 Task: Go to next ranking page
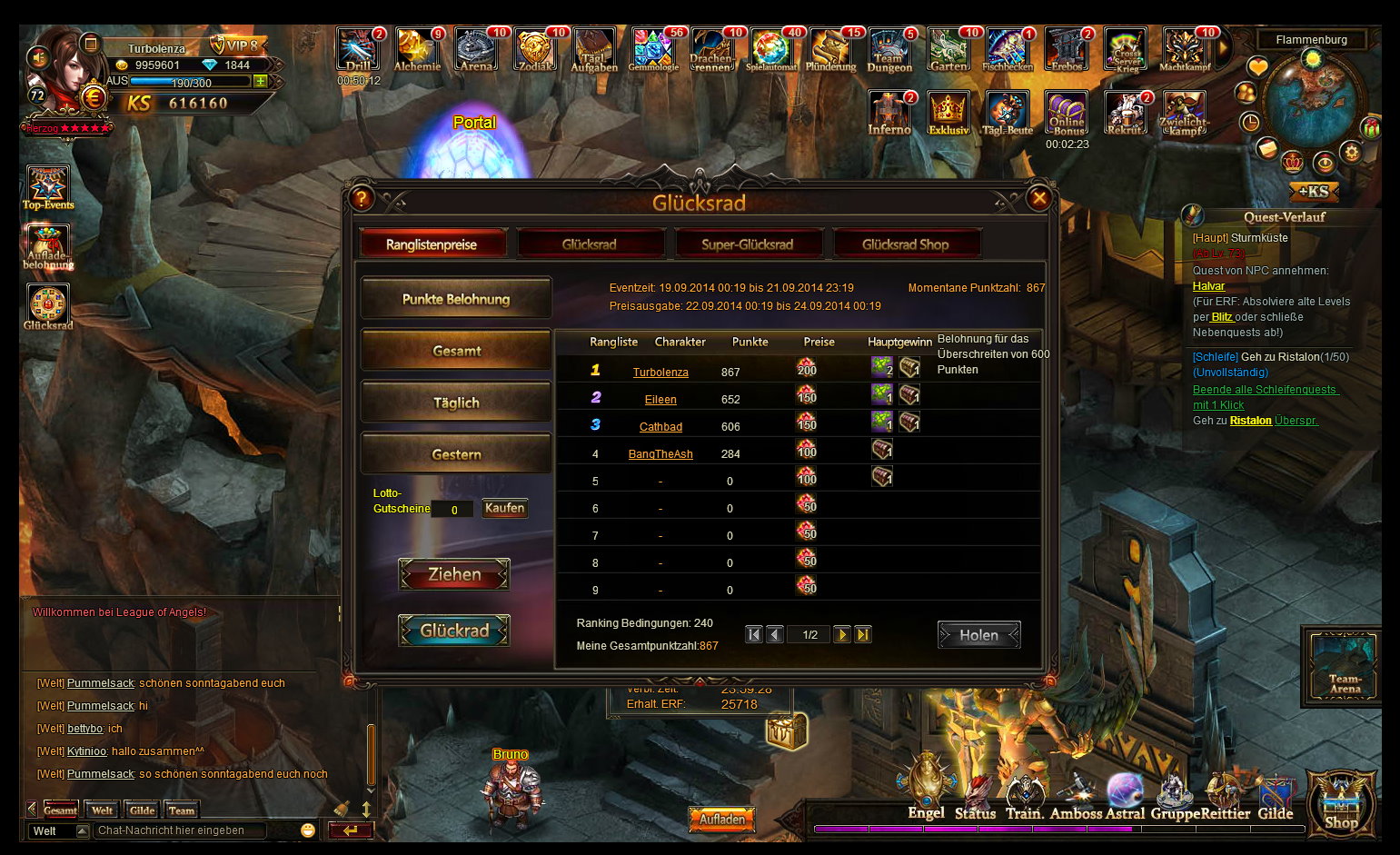click(x=842, y=634)
